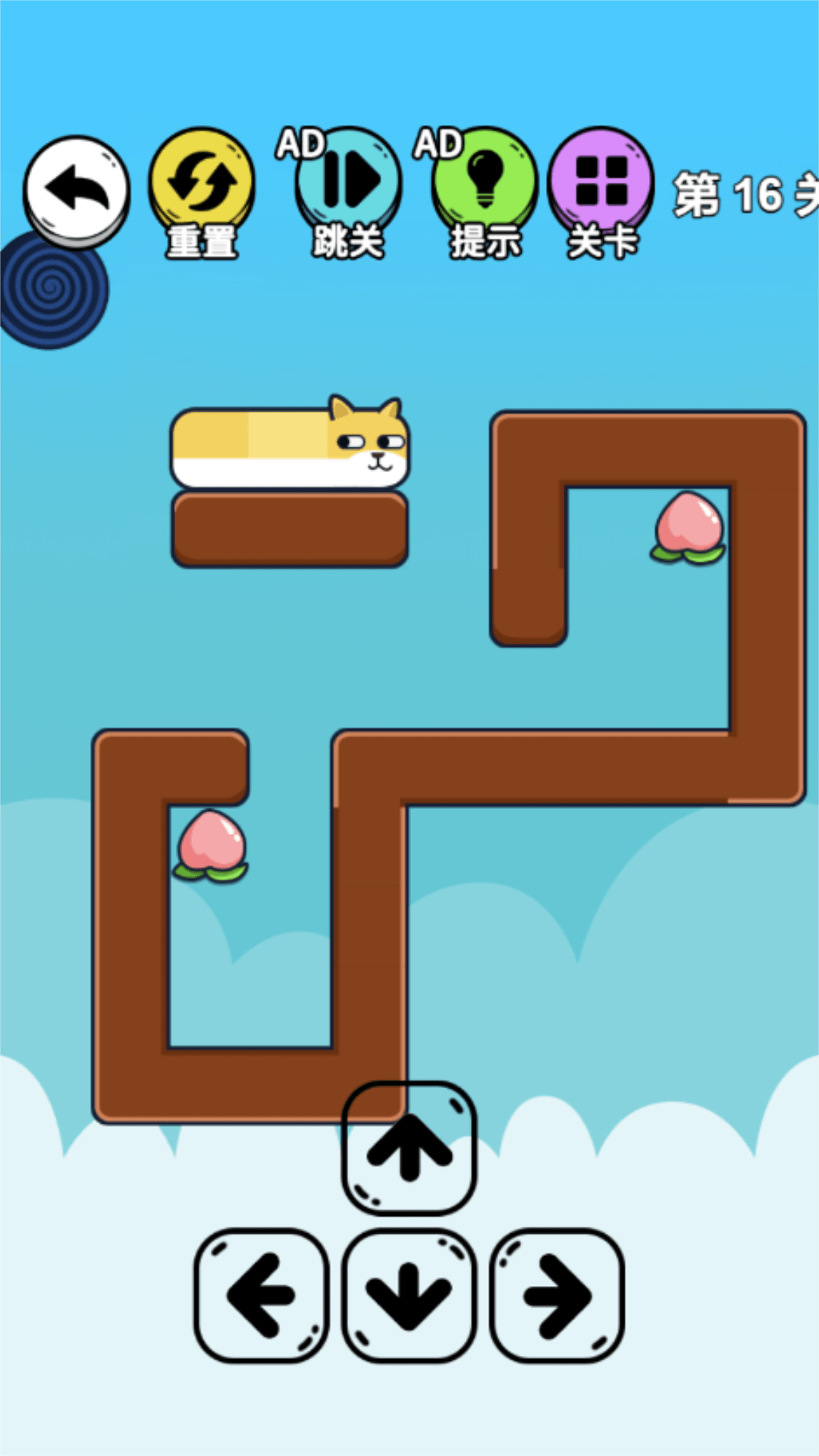Tap the up arrow control
The height and width of the screenshot is (1456, 819).
[x=409, y=1148]
